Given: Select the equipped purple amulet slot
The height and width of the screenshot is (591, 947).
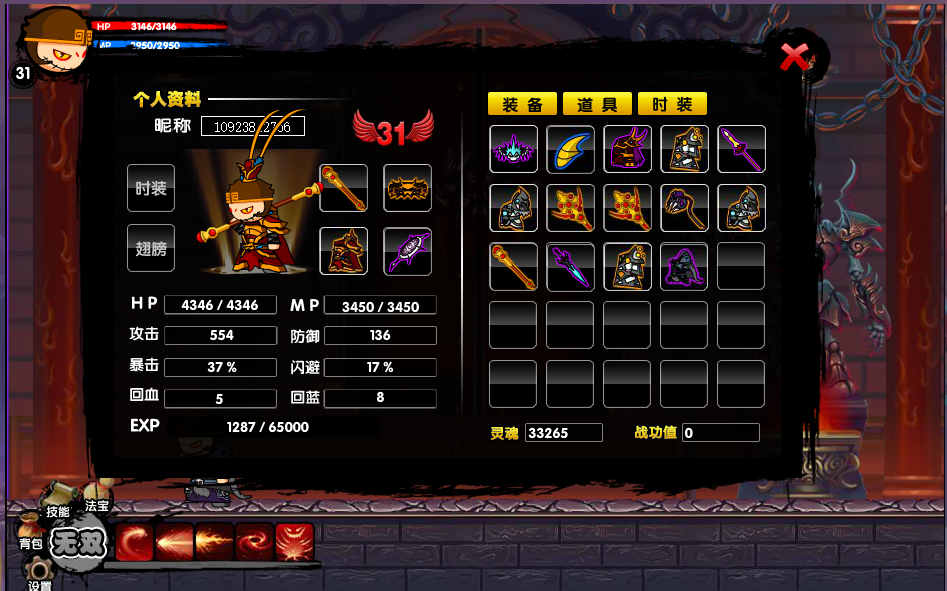Looking at the screenshot, I should pos(408,251).
